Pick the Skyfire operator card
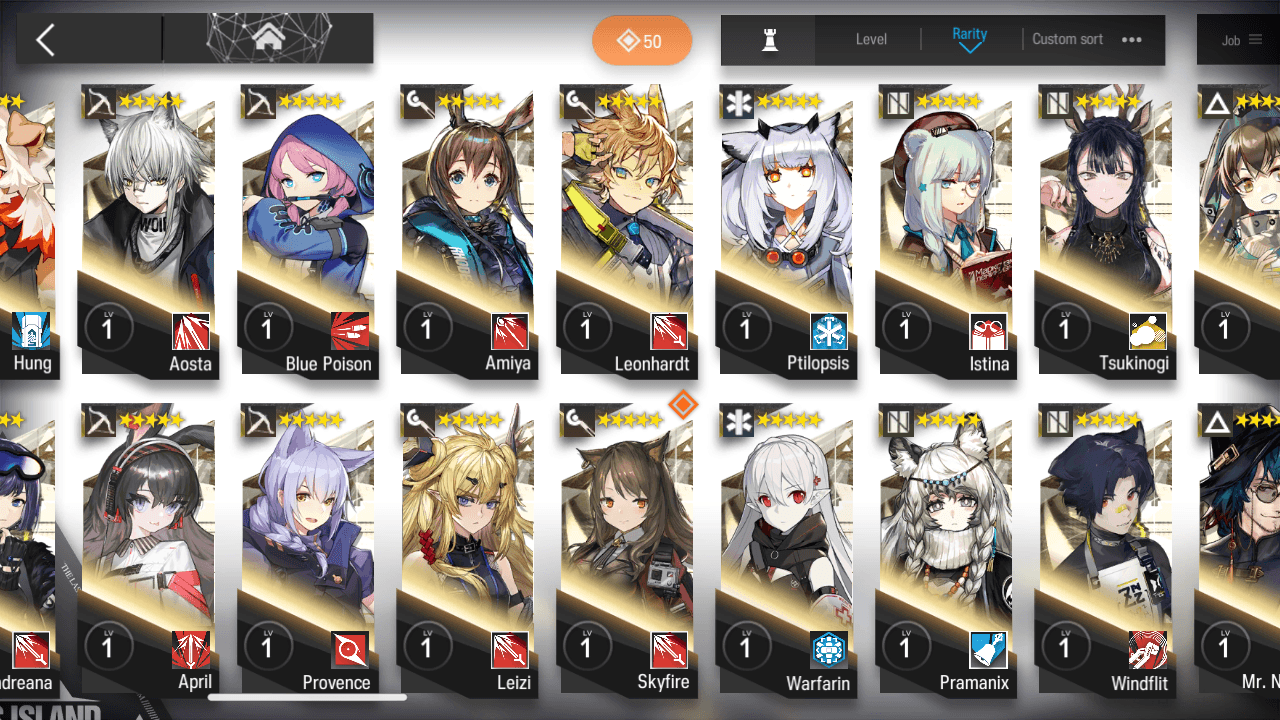Image resolution: width=1280 pixels, height=720 pixels. (x=627, y=550)
